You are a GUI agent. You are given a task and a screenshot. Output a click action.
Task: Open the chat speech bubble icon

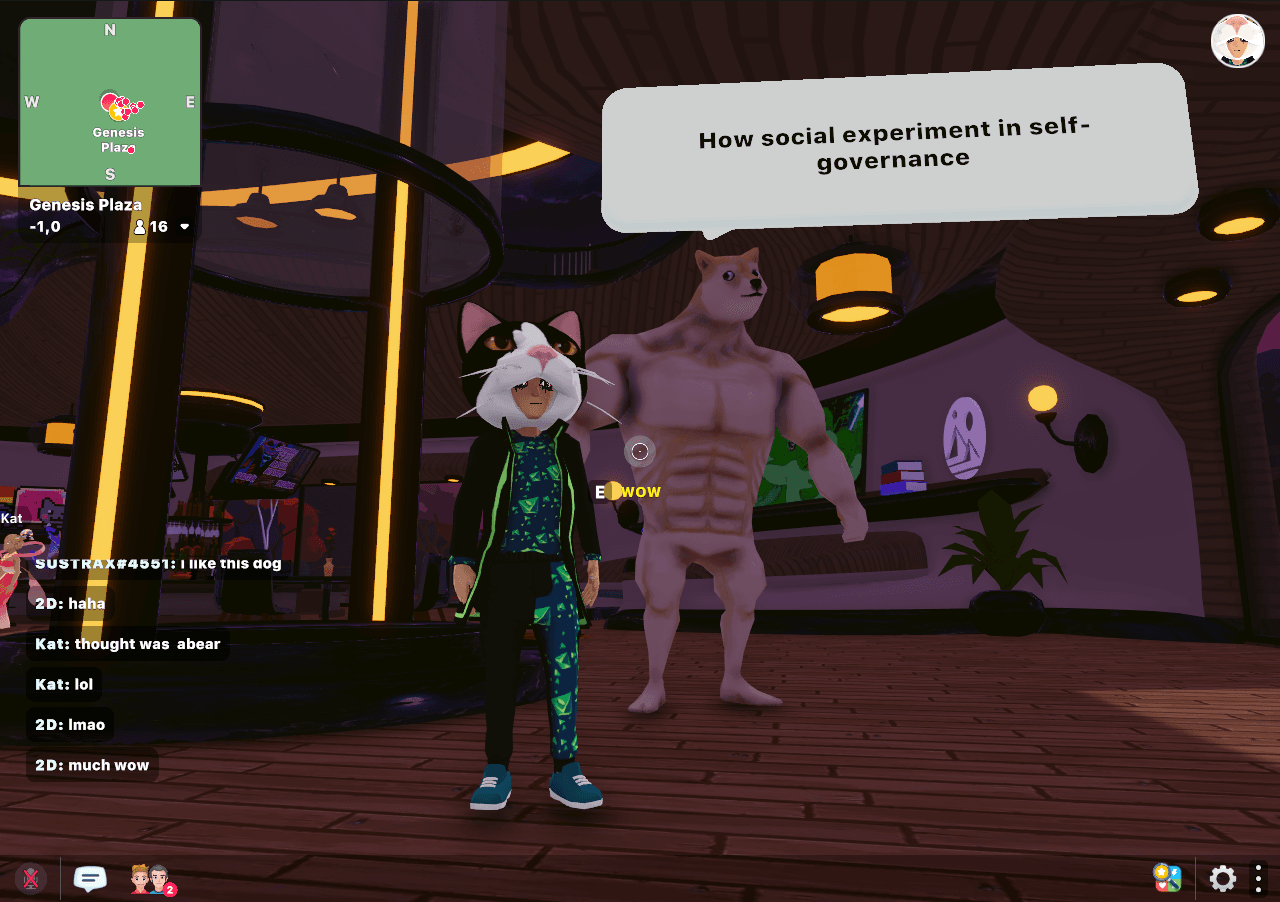90,879
